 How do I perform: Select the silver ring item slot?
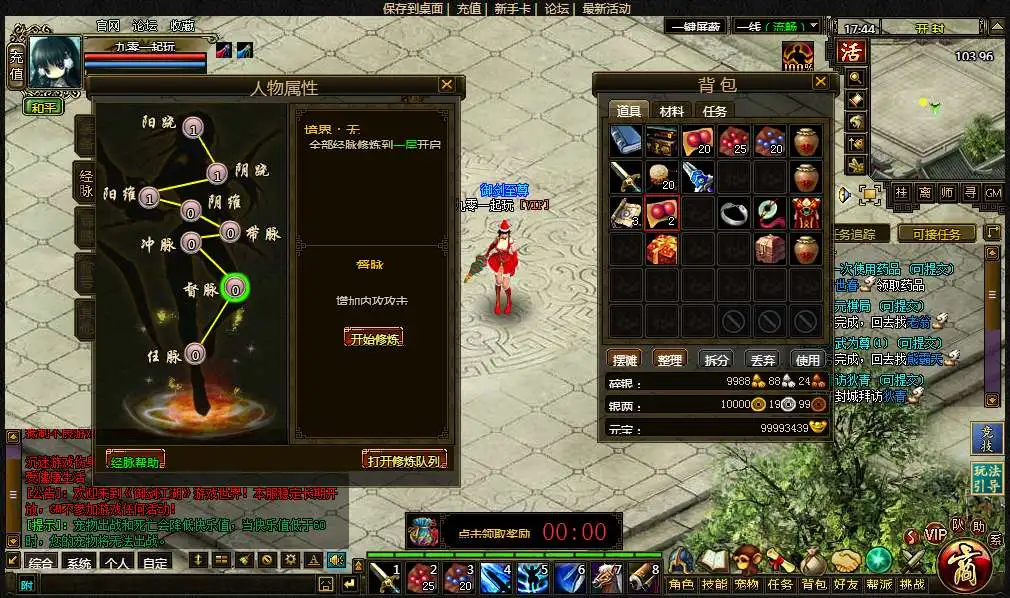pyautogui.click(x=734, y=212)
